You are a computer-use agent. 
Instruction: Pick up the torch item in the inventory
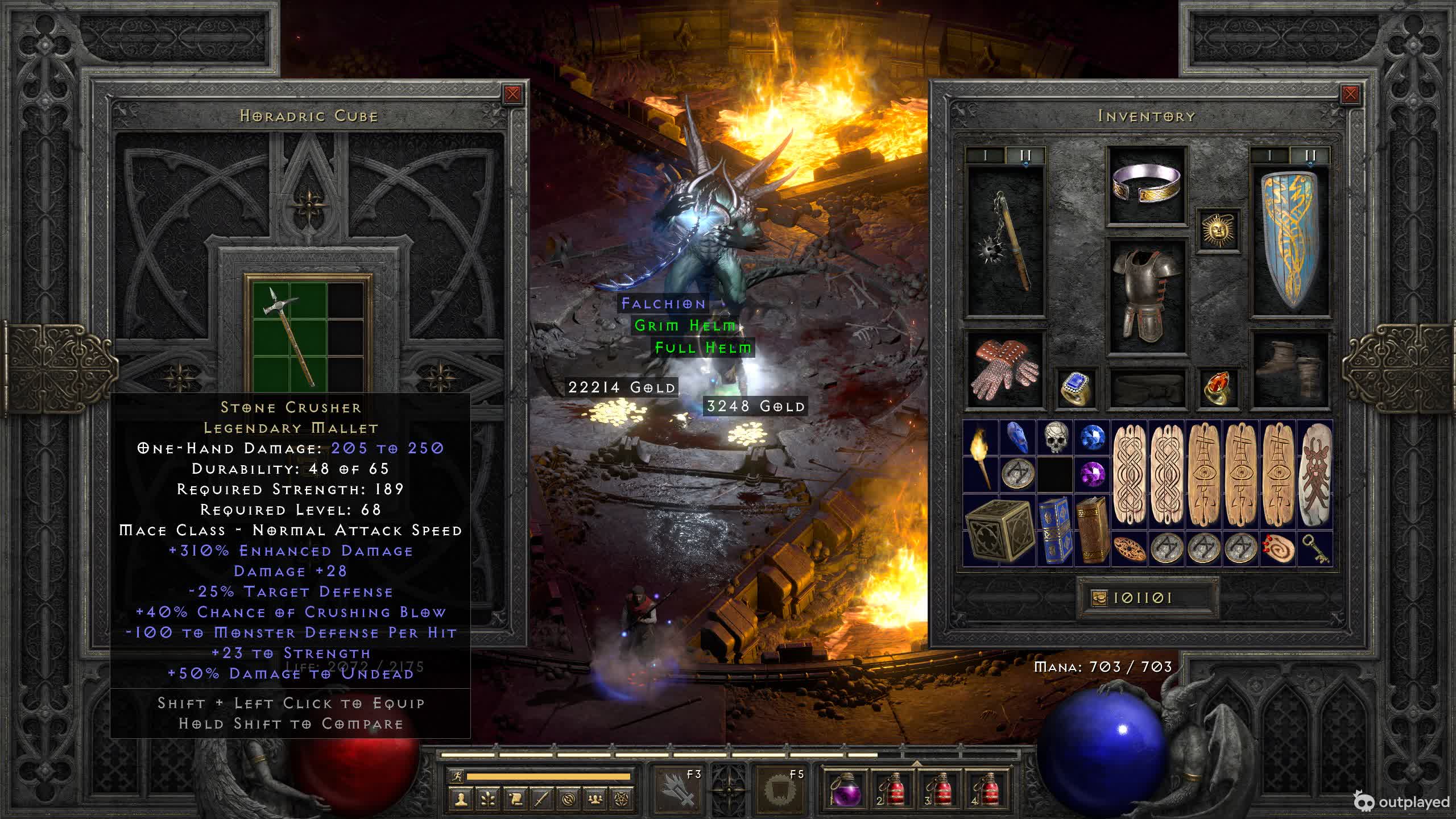(981, 457)
